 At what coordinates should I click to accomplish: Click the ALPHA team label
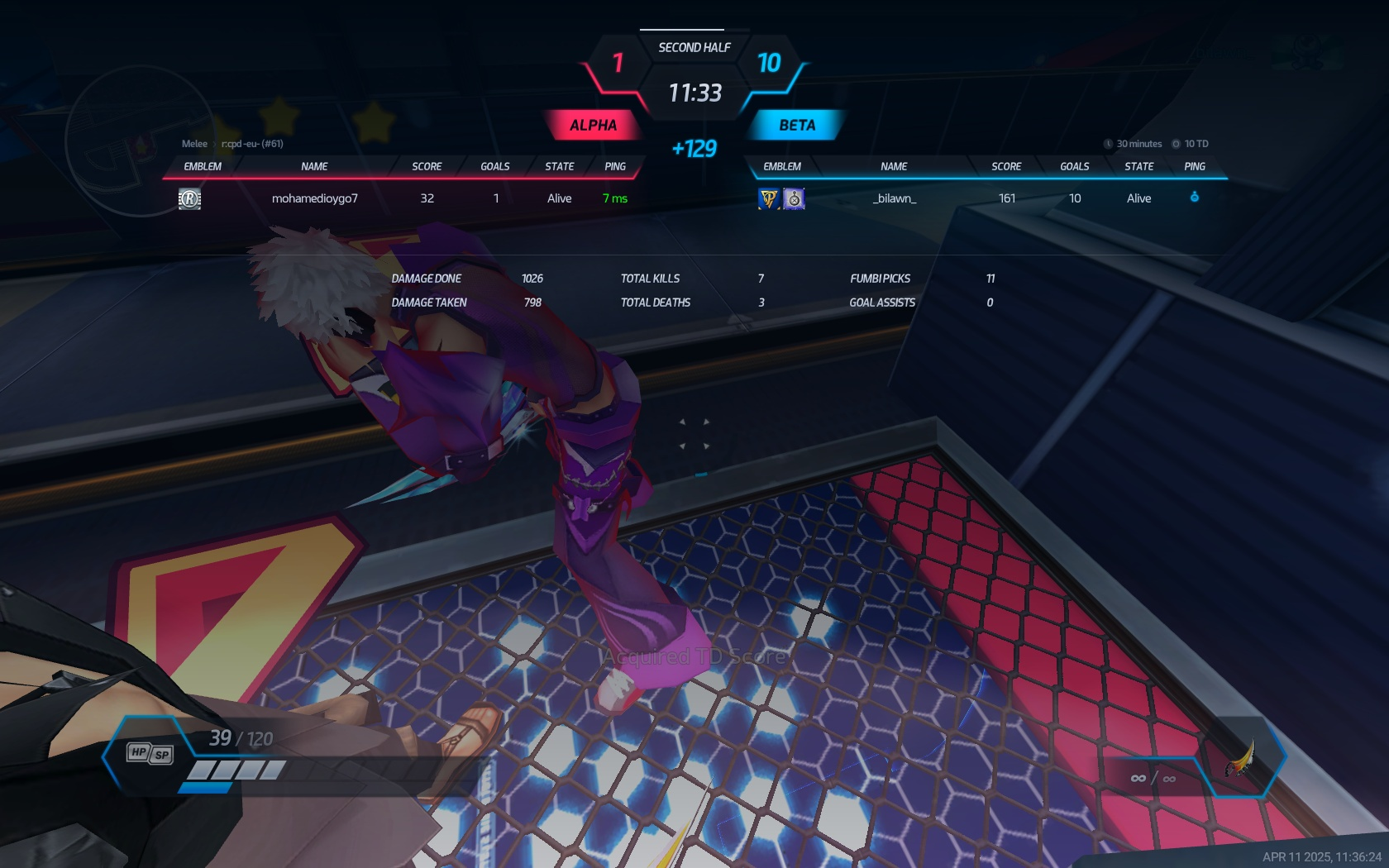pyautogui.click(x=593, y=126)
